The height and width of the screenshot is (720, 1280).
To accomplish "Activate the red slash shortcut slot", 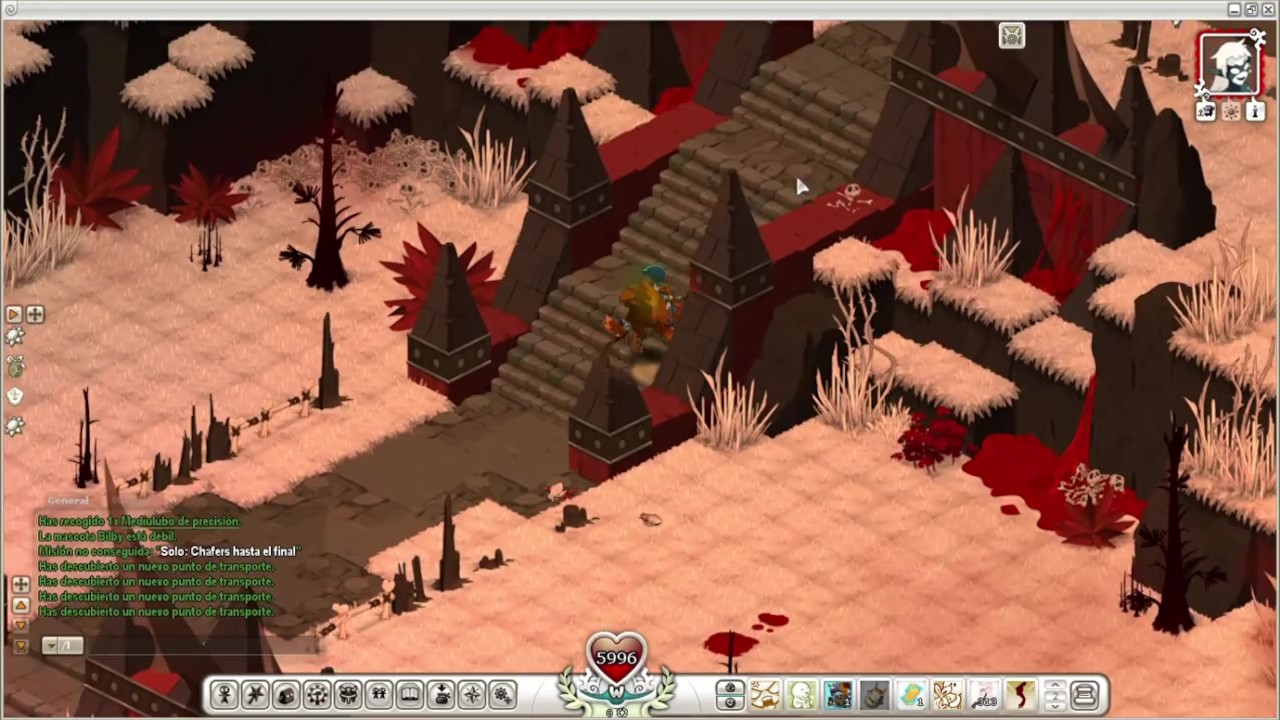I will 1021,695.
